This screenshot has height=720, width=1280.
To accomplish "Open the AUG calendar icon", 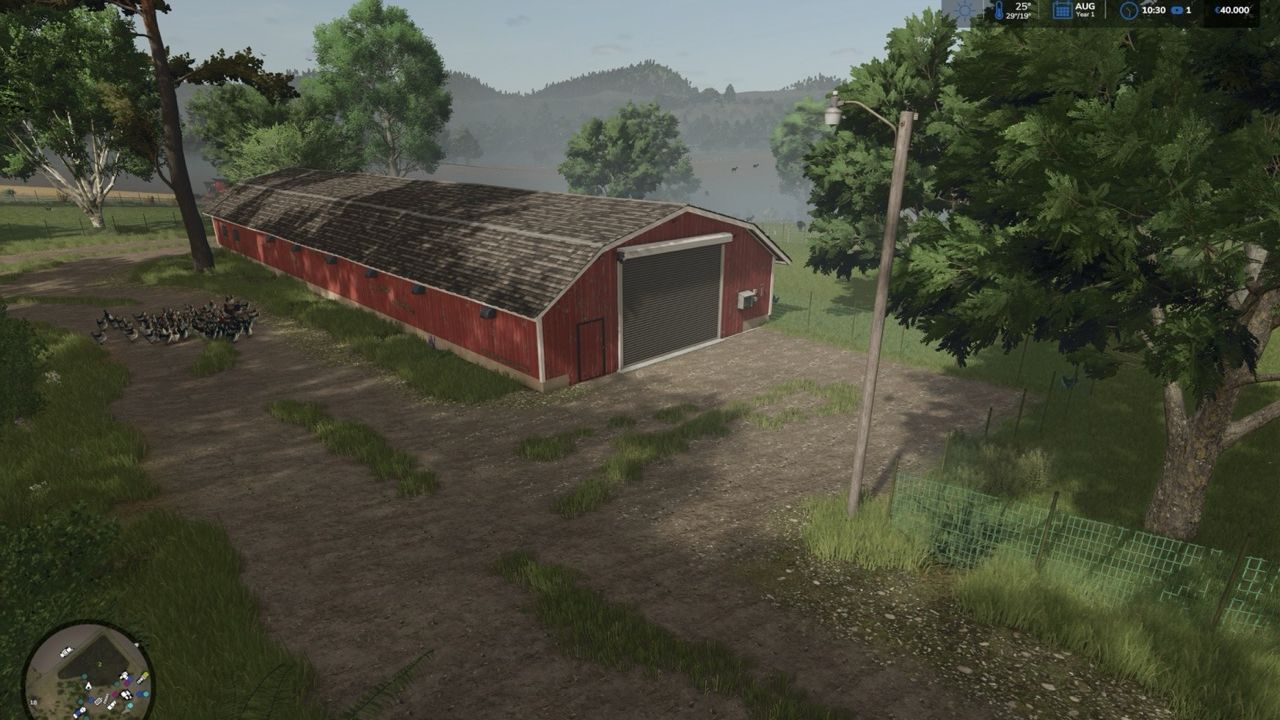I will [1062, 10].
